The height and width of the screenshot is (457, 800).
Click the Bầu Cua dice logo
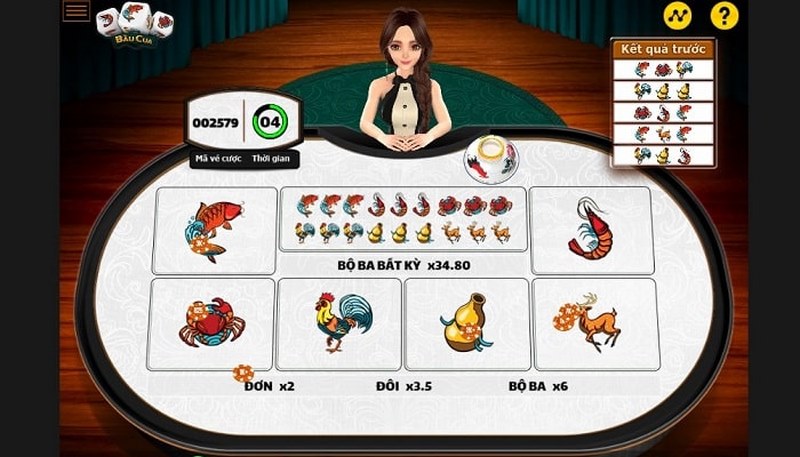click(134, 25)
